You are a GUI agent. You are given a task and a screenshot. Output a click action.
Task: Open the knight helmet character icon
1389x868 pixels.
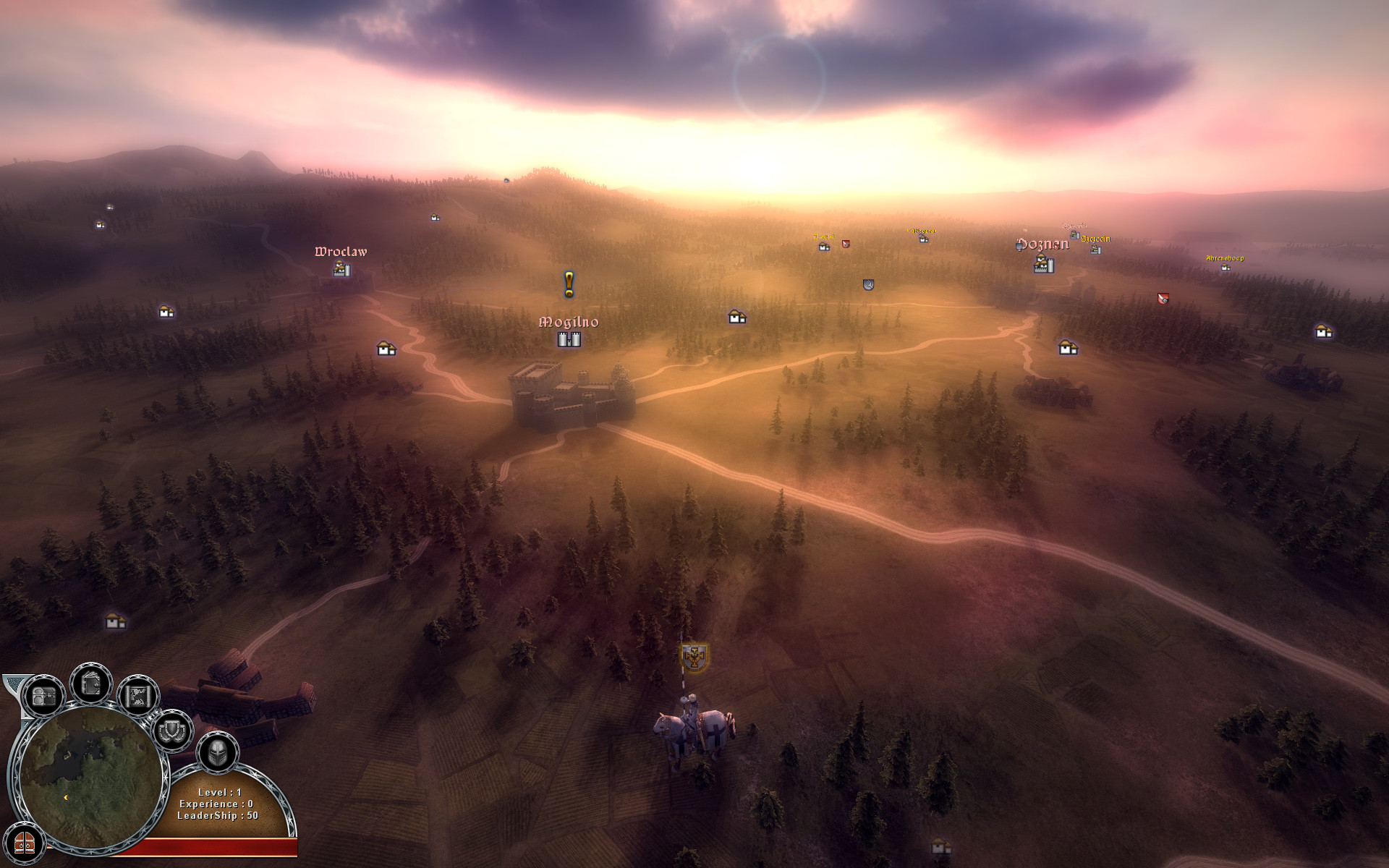tap(218, 754)
